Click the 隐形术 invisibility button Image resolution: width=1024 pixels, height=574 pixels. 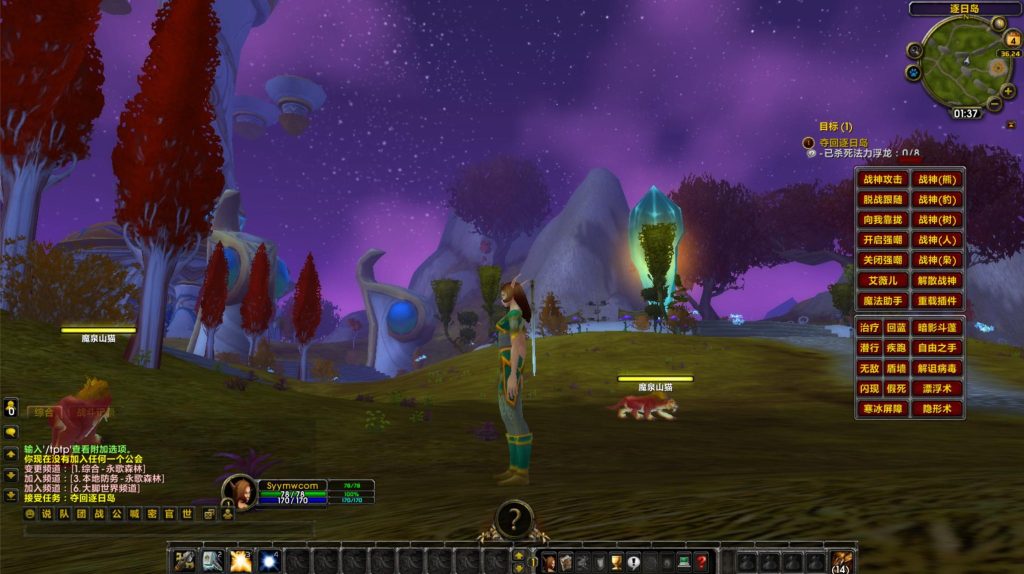(x=938, y=408)
